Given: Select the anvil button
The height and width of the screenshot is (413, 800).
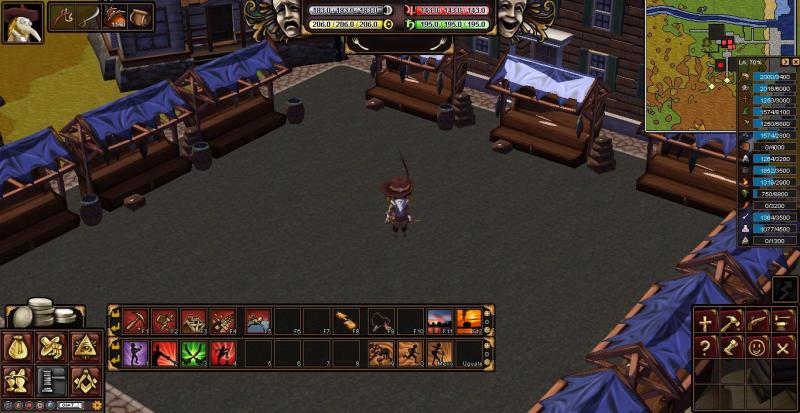Looking at the screenshot, I should point(784,322).
